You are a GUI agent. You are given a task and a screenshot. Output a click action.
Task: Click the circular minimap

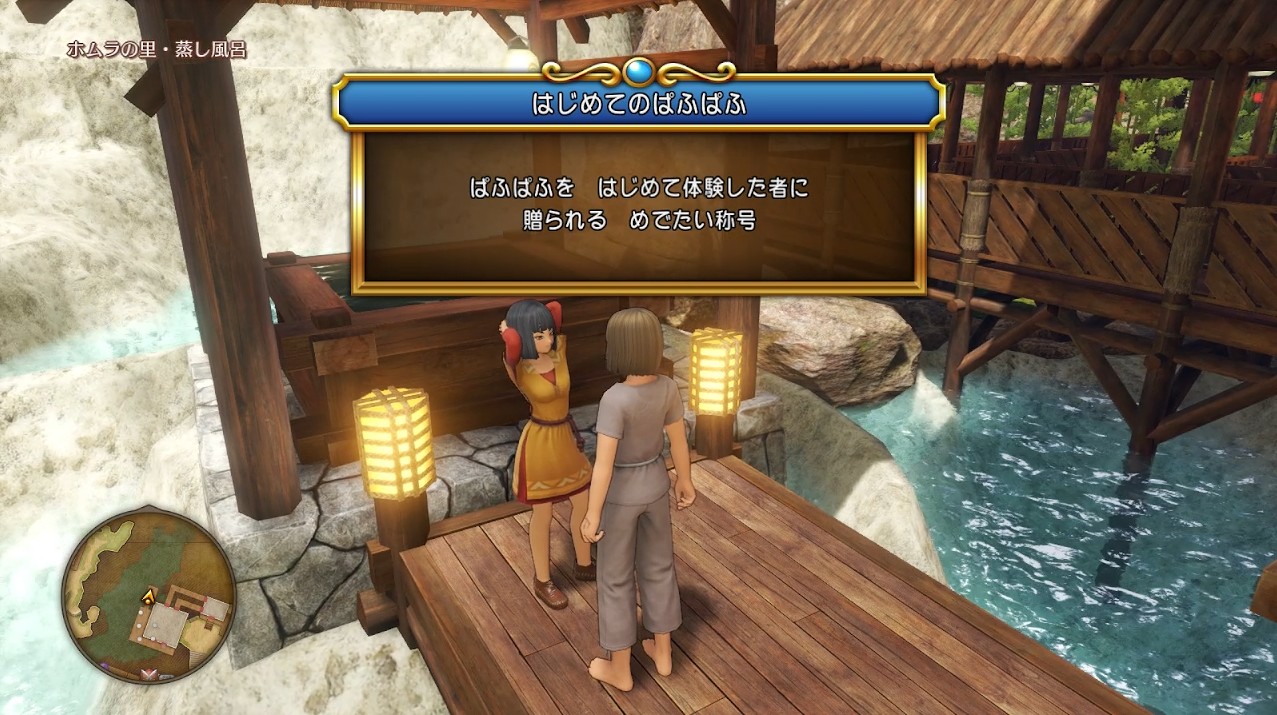[148, 596]
